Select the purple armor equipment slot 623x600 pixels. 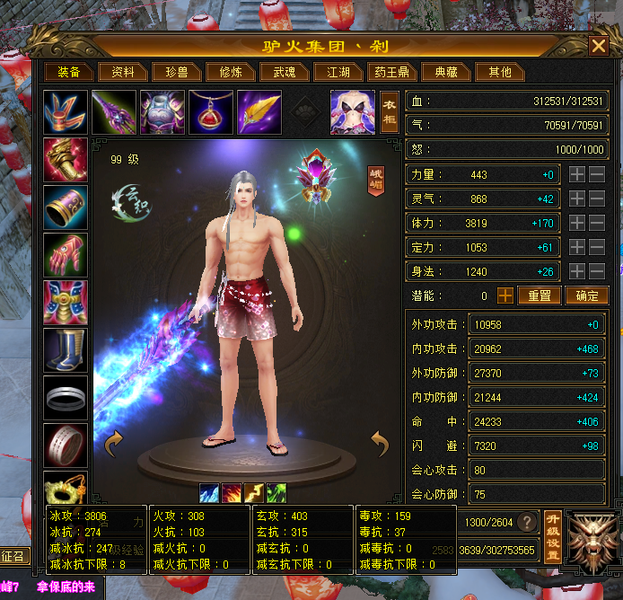[161, 111]
